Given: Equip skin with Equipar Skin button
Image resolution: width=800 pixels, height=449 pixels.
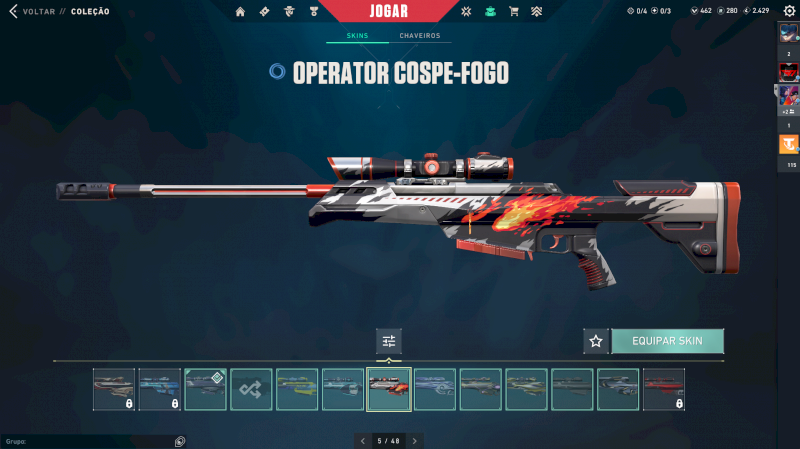Looking at the screenshot, I should (667, 341).
